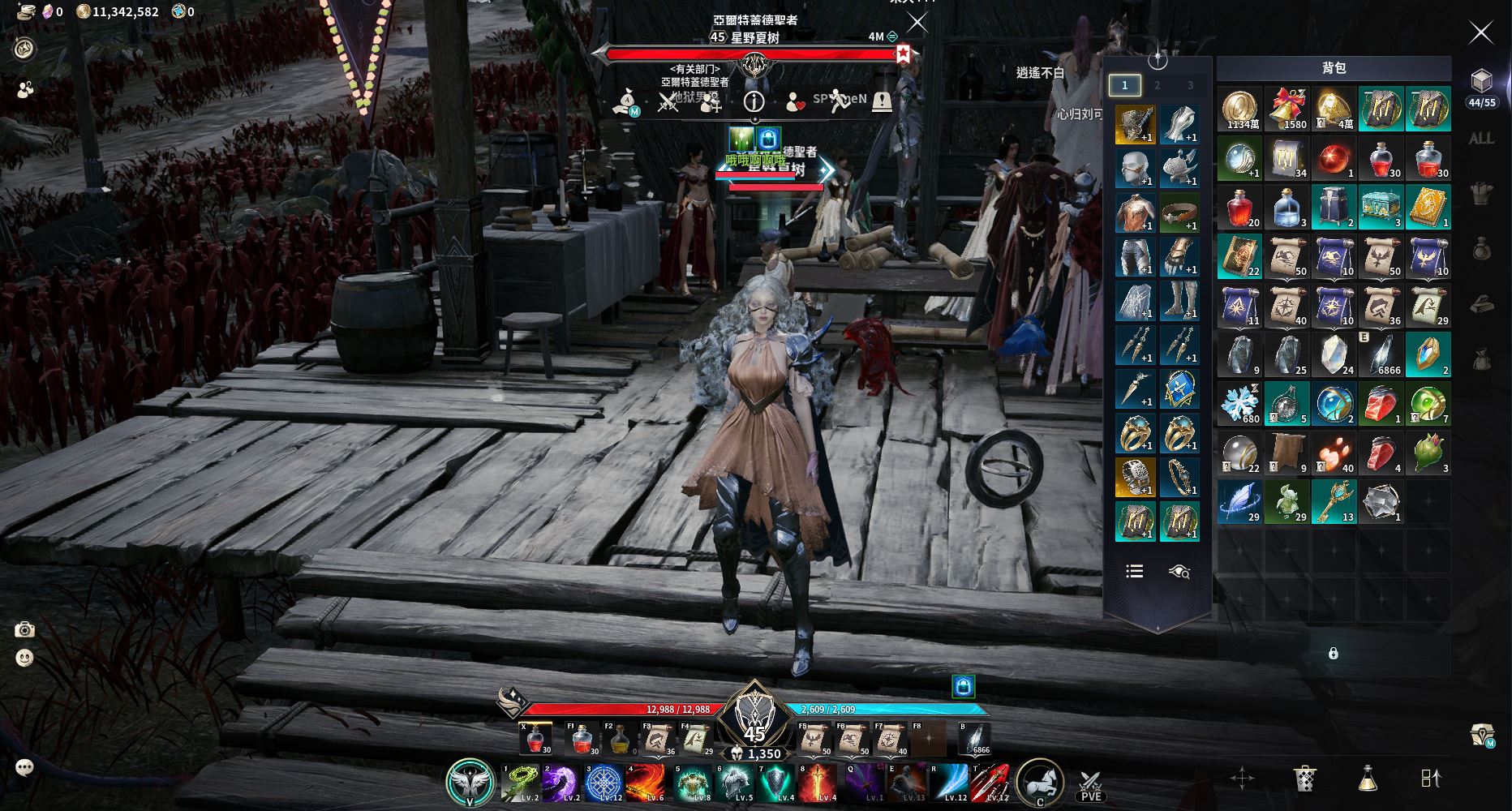Toggle the PVE combat mode button
This screenshot has height=811, width=1512.
click(1091, 783)
